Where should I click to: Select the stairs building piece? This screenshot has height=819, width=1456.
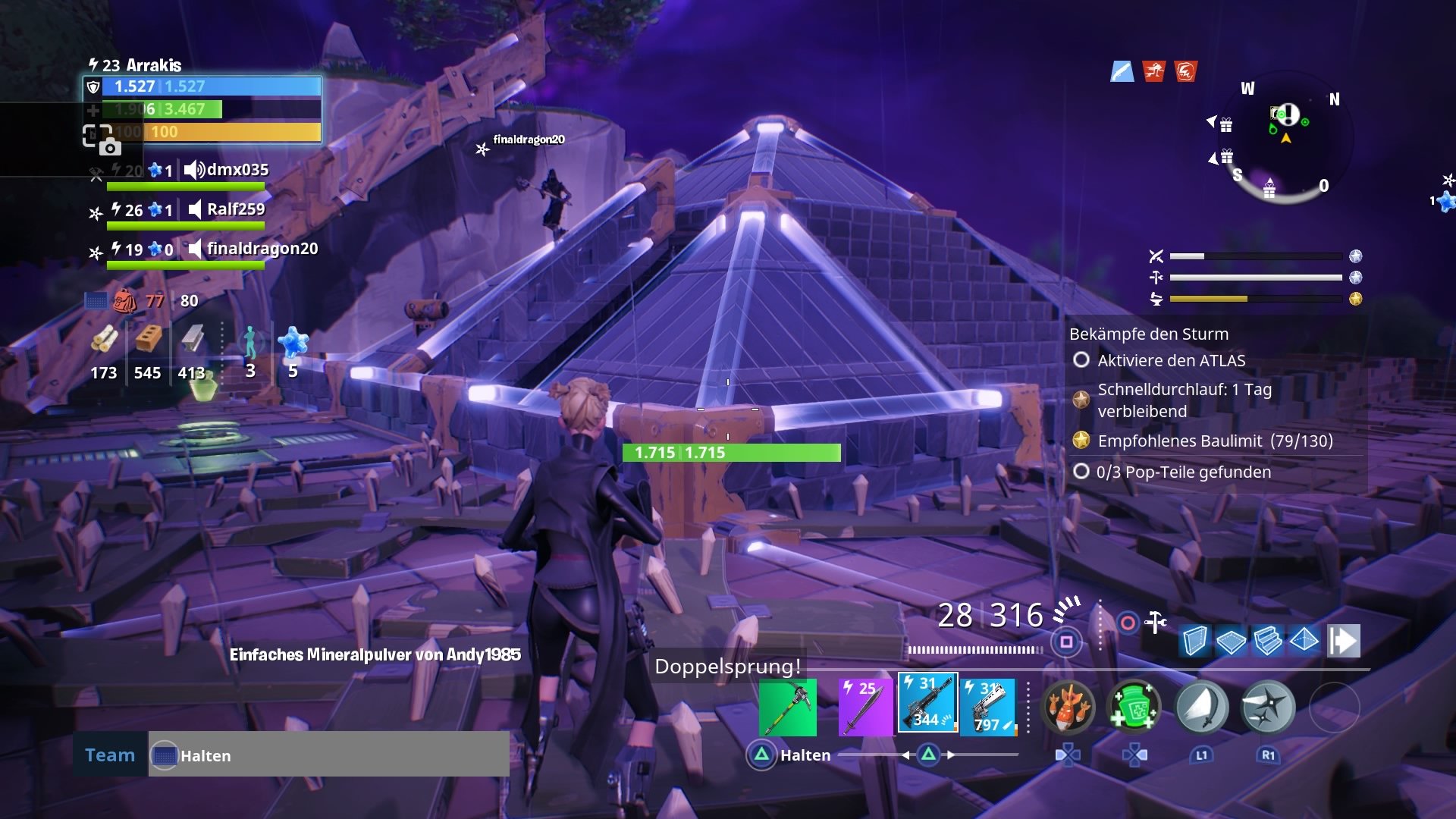[x=1266, y=641]
